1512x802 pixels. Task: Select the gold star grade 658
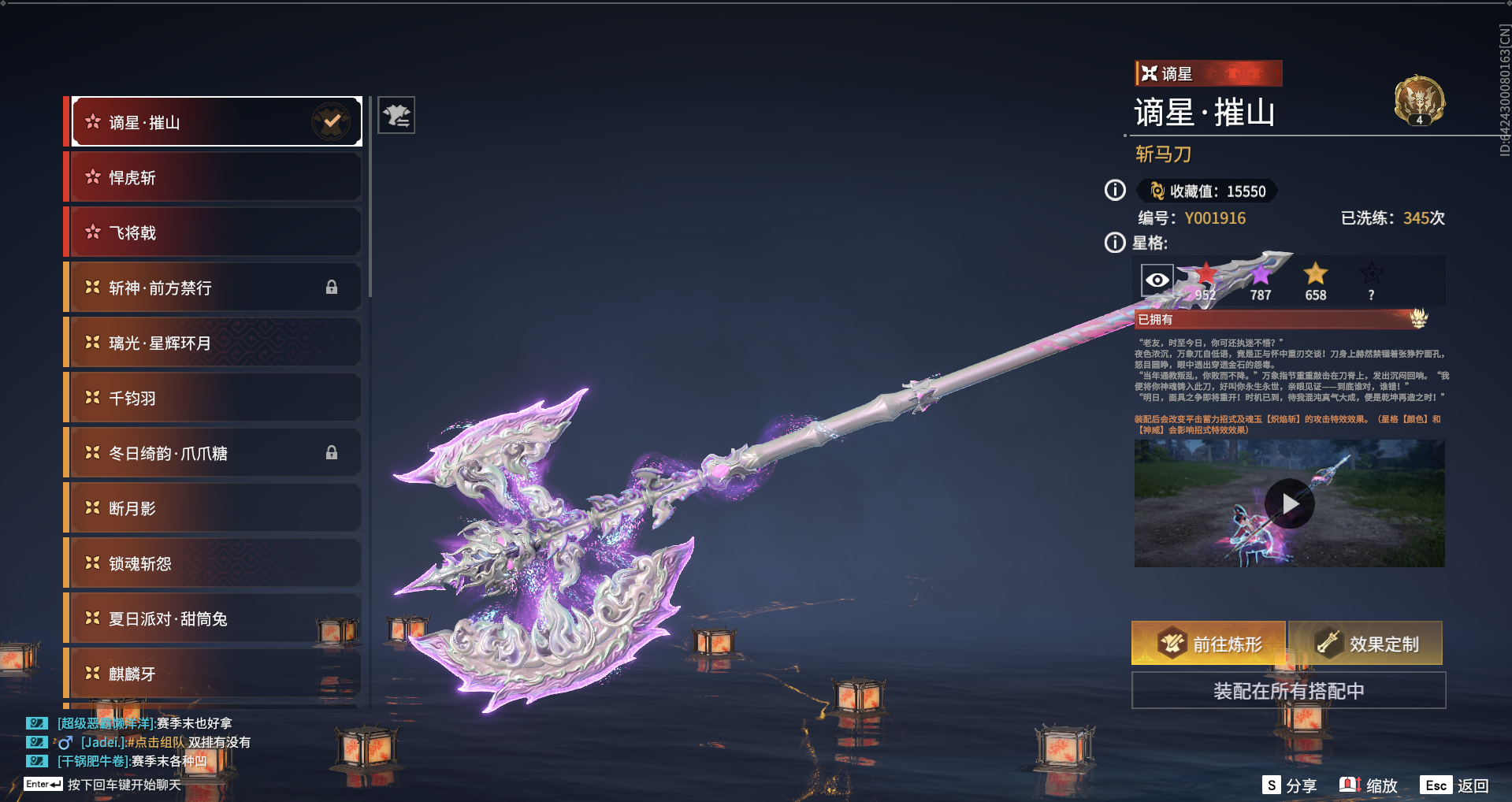(x=1315, y=282)
